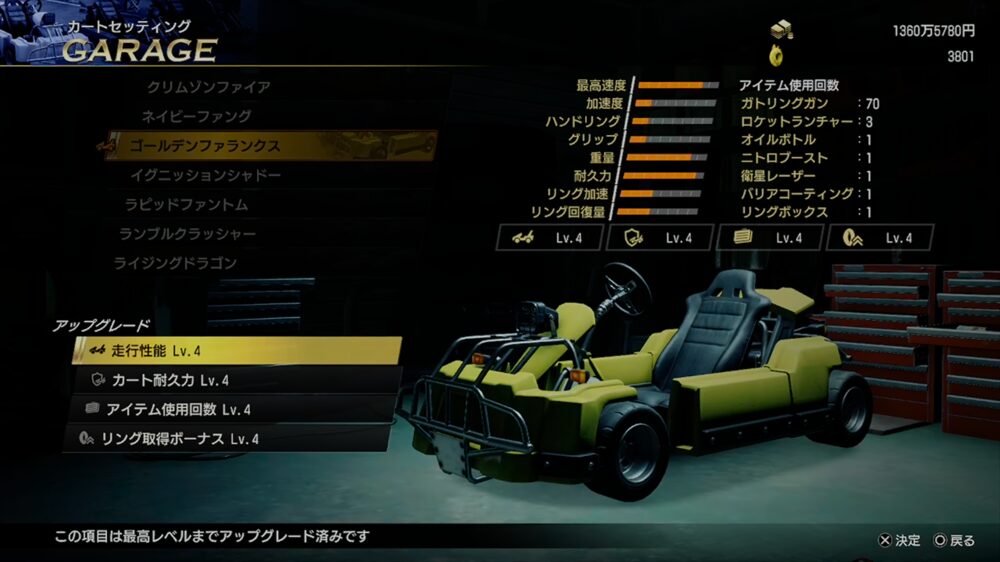This screenshot has height=562, width=1000.
Task: Click the item usage count Lv.4 badge
Action: pyautogui.click(x=771, y=238)
